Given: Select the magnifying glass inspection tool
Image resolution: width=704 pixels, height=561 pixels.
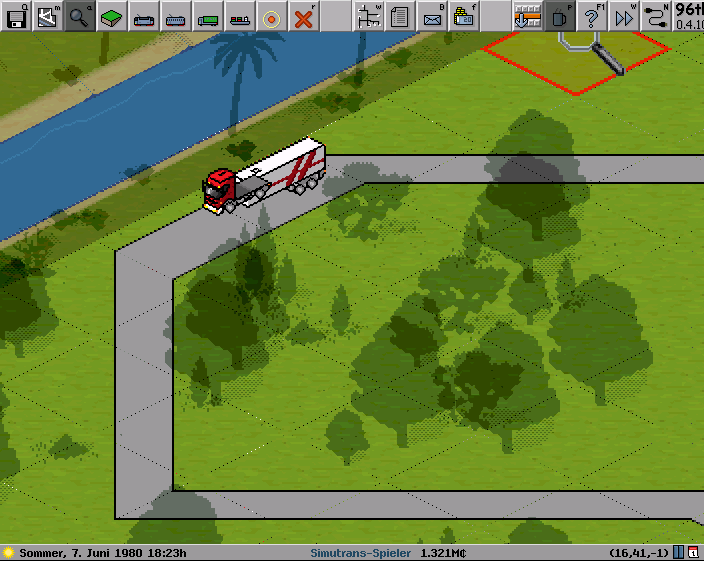Looking at the screenshot, I should (80, 16).
